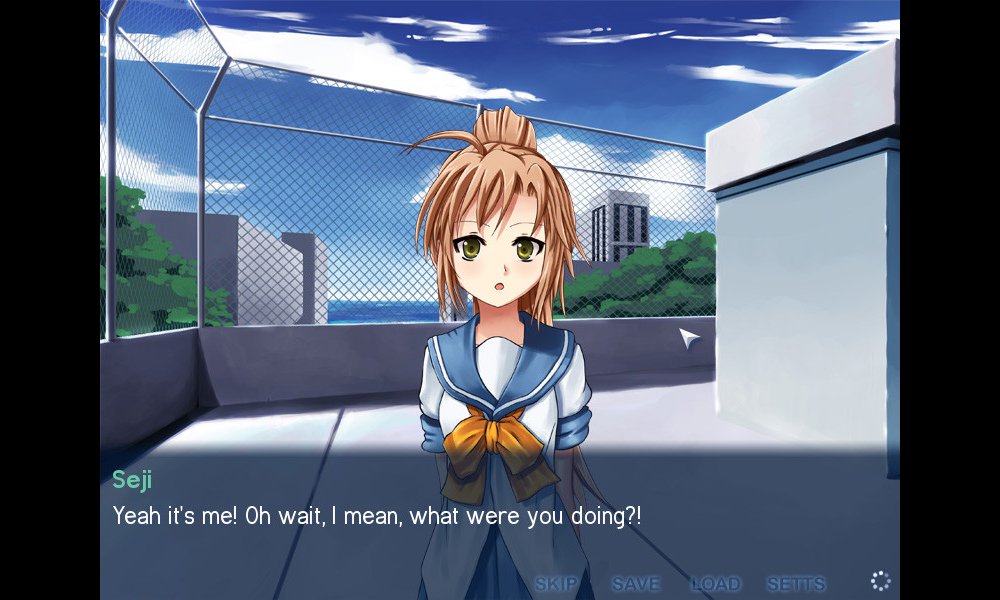Image resolution: width=1000 pixels, height=600 pixels.
Task: Open the SETTS settings menu
Action: [x=796, y=584]
